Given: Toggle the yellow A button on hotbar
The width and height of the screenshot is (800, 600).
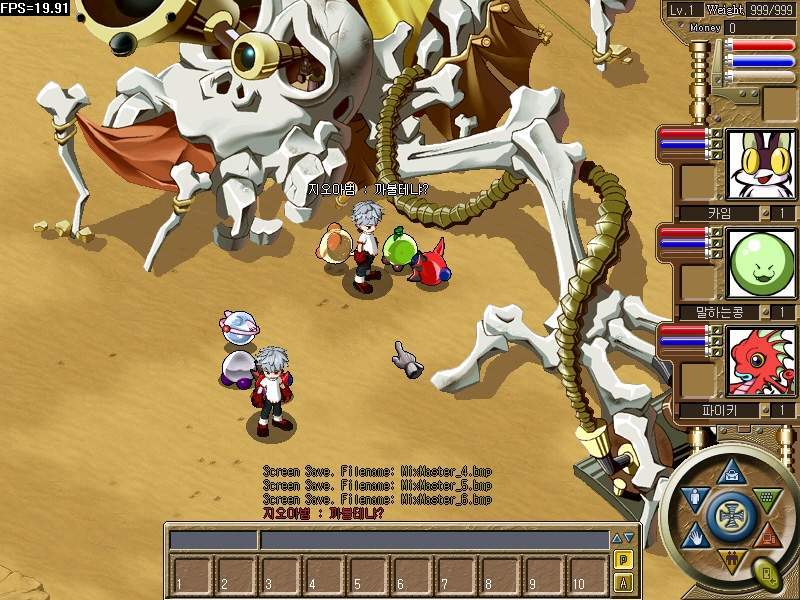Looking at the screenshot, I should pos(623,583).
